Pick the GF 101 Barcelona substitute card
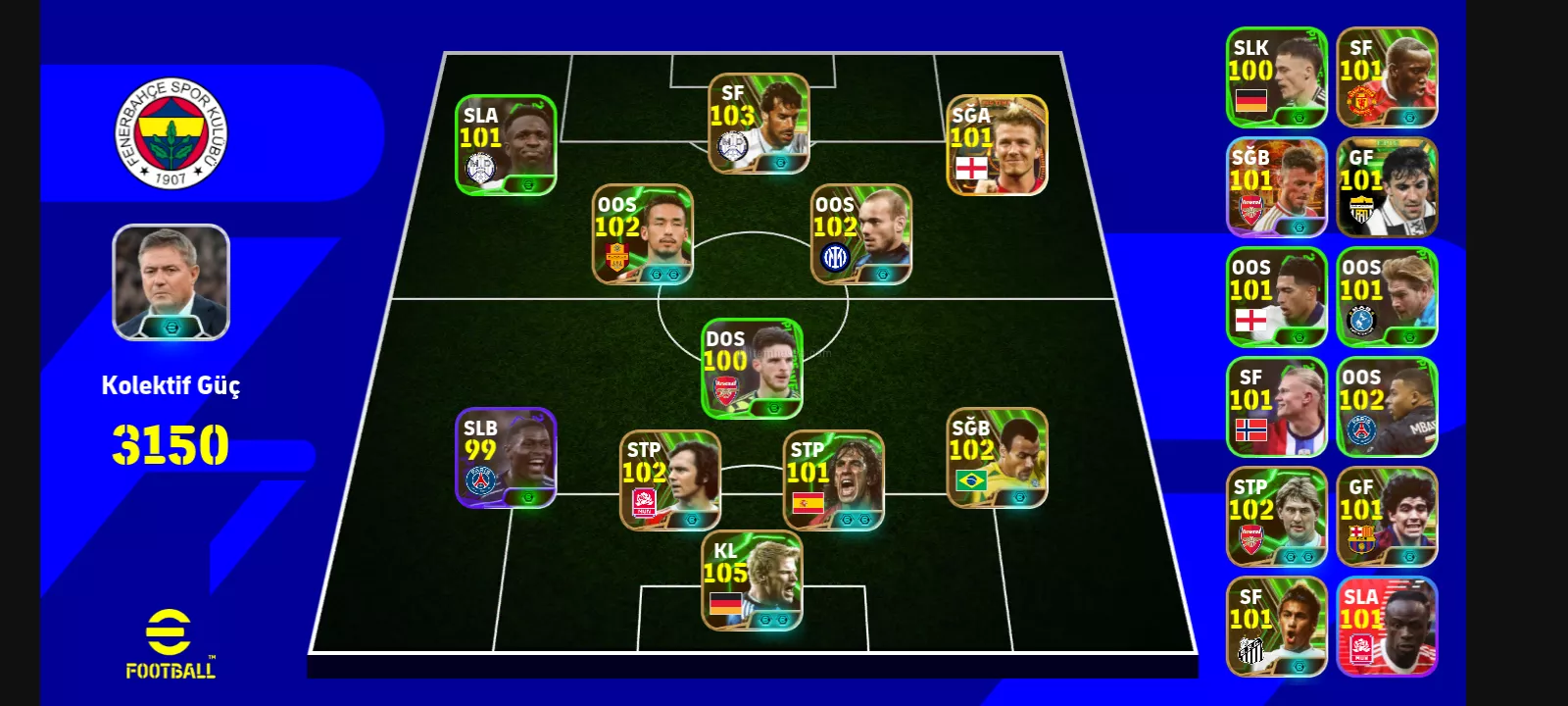The height and width of the screenshot is (706, 1568). tap(1387, 517)
